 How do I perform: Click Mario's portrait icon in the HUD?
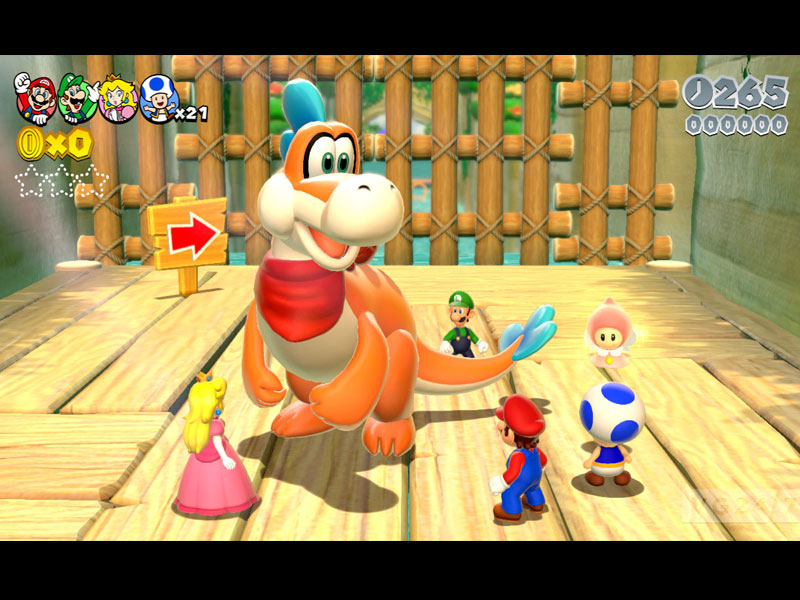click(x=35, y=96)
